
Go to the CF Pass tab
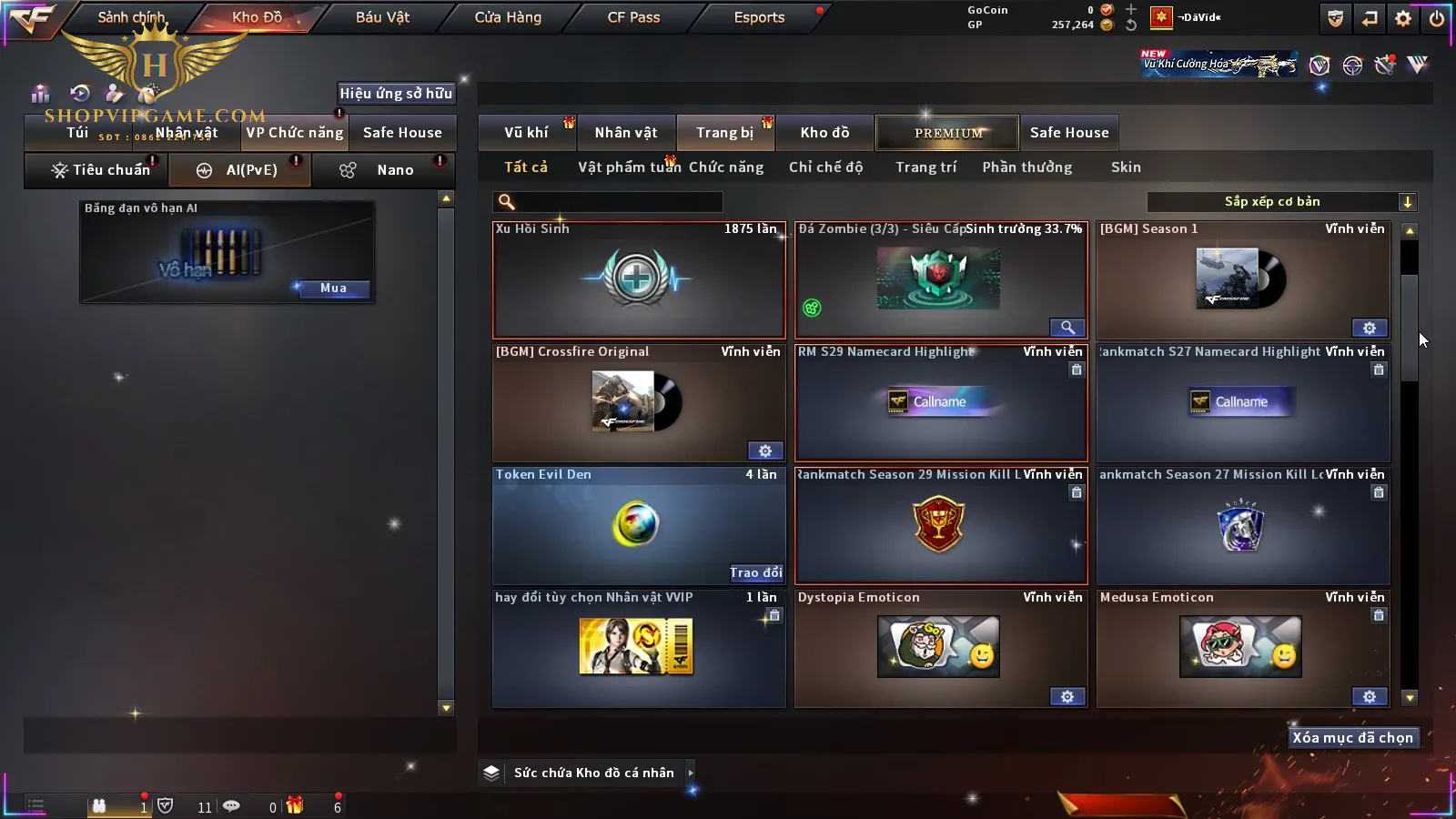633,17
